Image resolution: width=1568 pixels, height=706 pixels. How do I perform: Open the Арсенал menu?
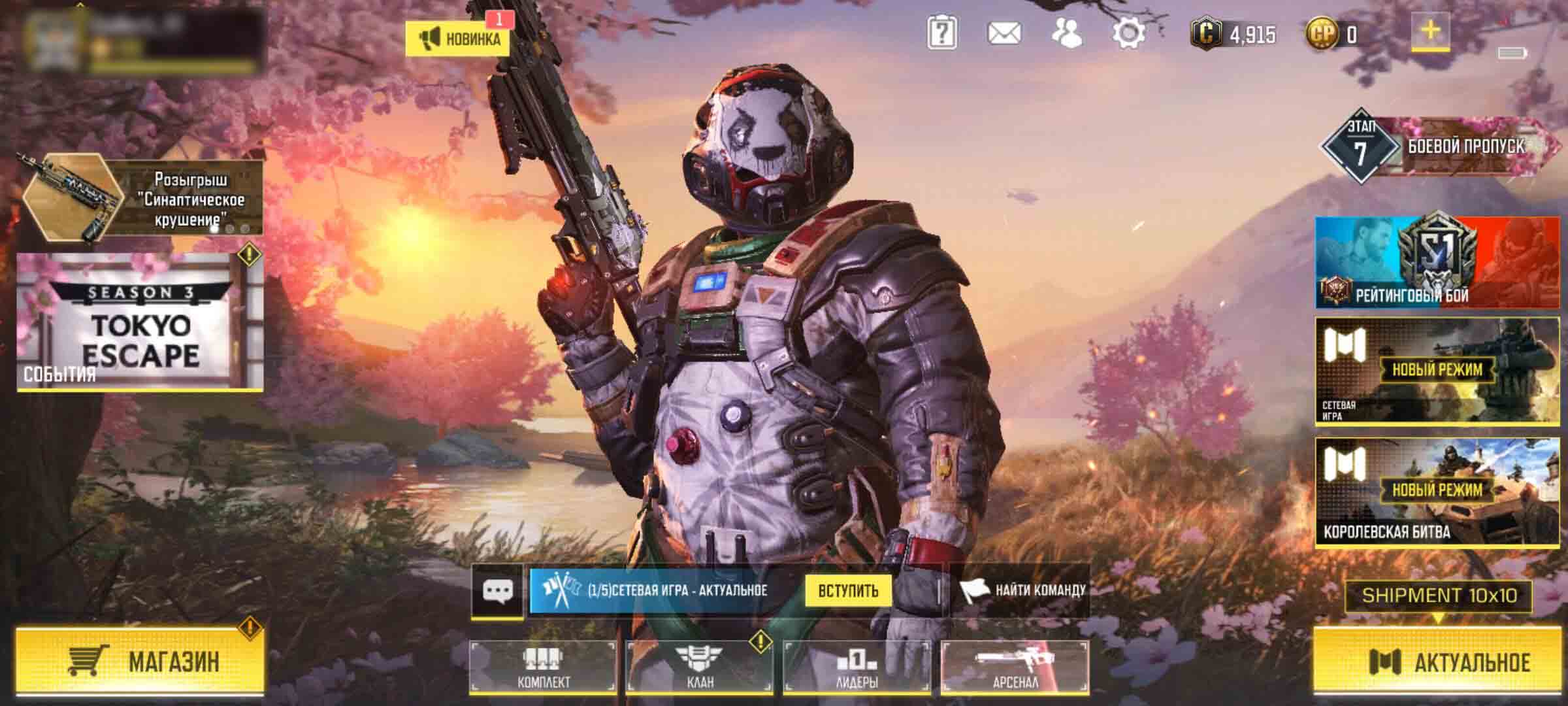(1015, 667)
